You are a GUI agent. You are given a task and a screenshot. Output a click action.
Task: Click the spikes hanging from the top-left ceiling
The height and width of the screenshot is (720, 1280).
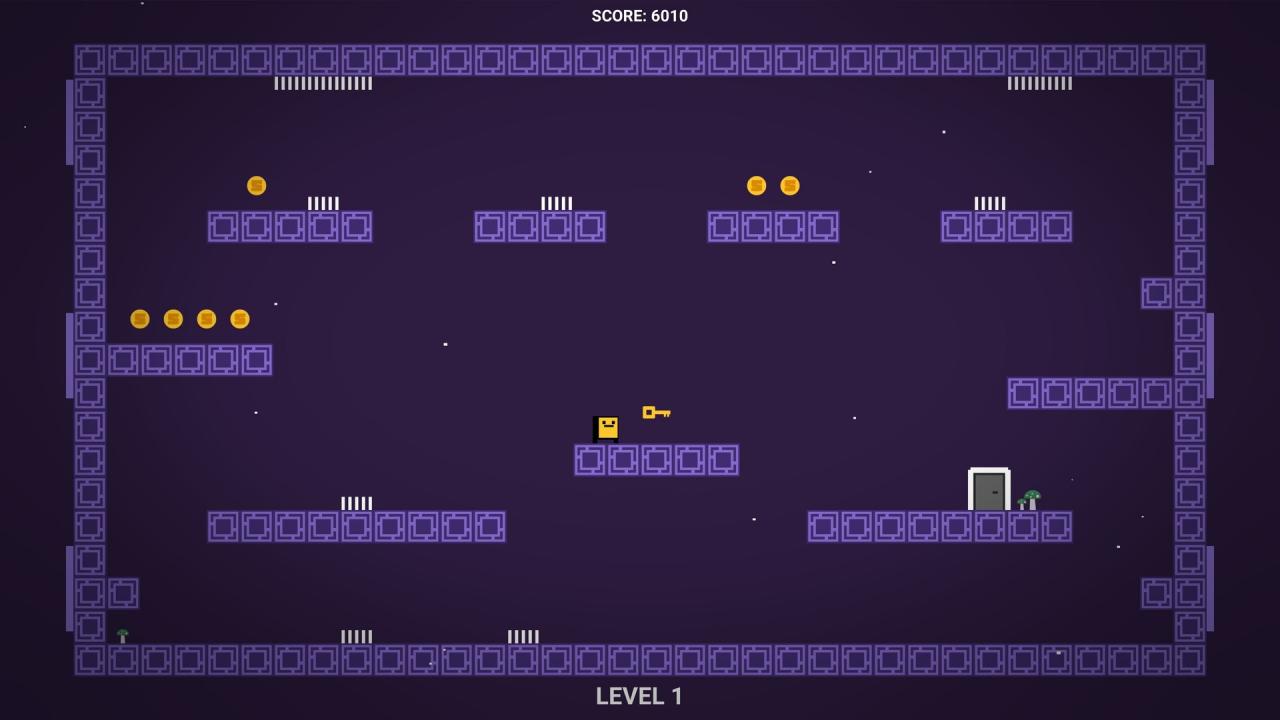coord(322,83)
